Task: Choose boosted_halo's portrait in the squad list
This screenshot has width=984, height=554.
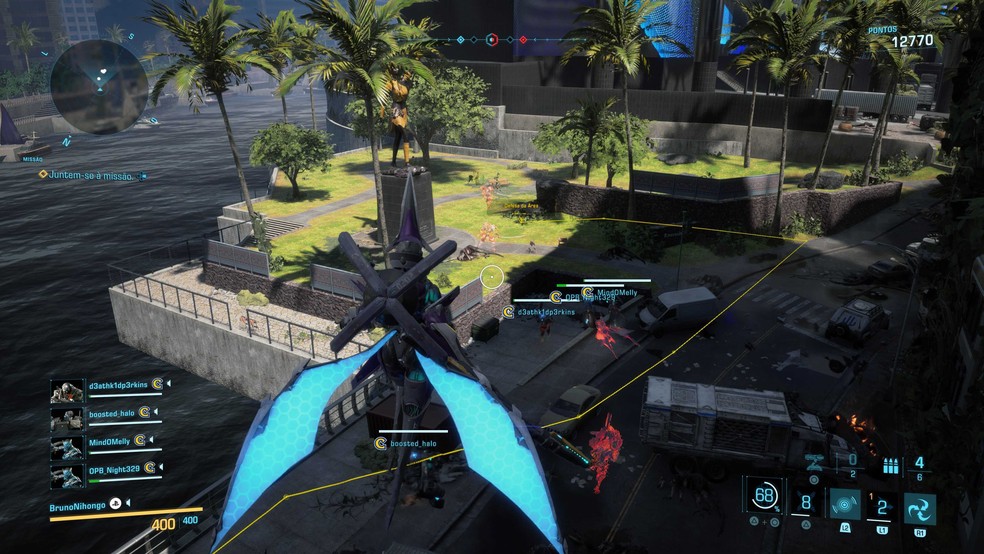Action: coord(67,414)
